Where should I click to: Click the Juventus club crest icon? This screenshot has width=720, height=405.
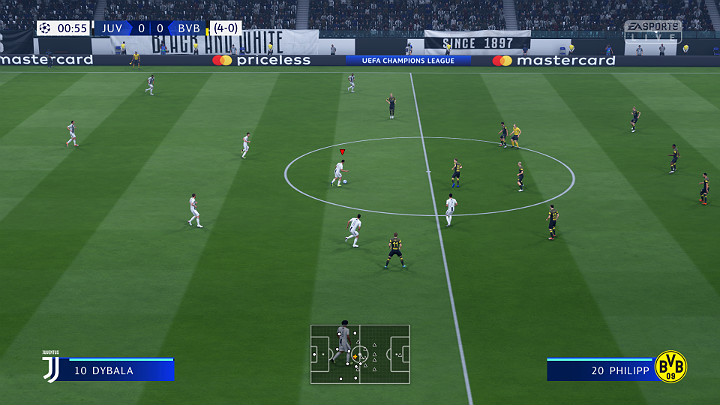tap(50, 367)
